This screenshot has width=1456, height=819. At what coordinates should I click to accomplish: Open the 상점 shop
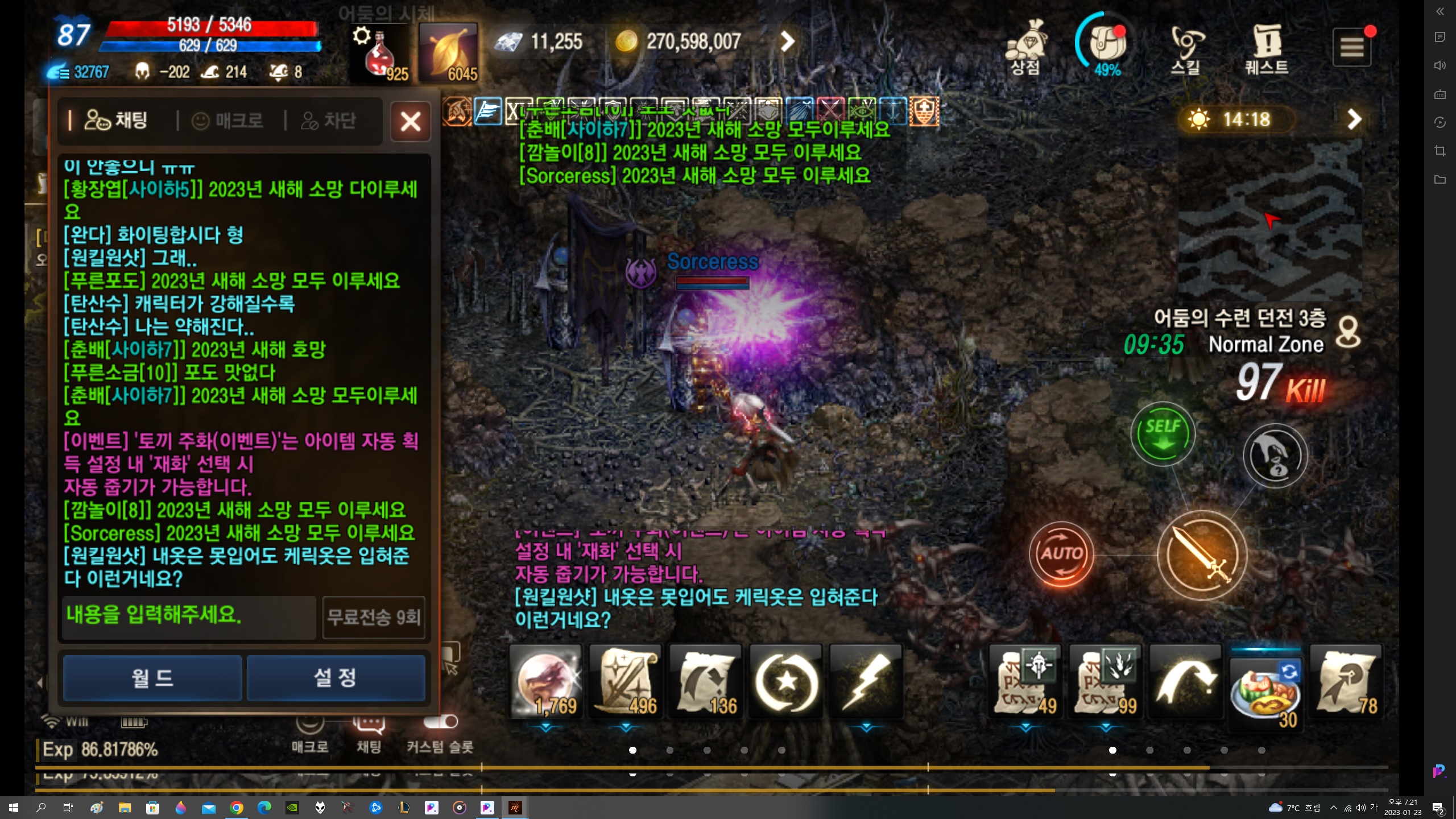click(x=1025, y=47)
